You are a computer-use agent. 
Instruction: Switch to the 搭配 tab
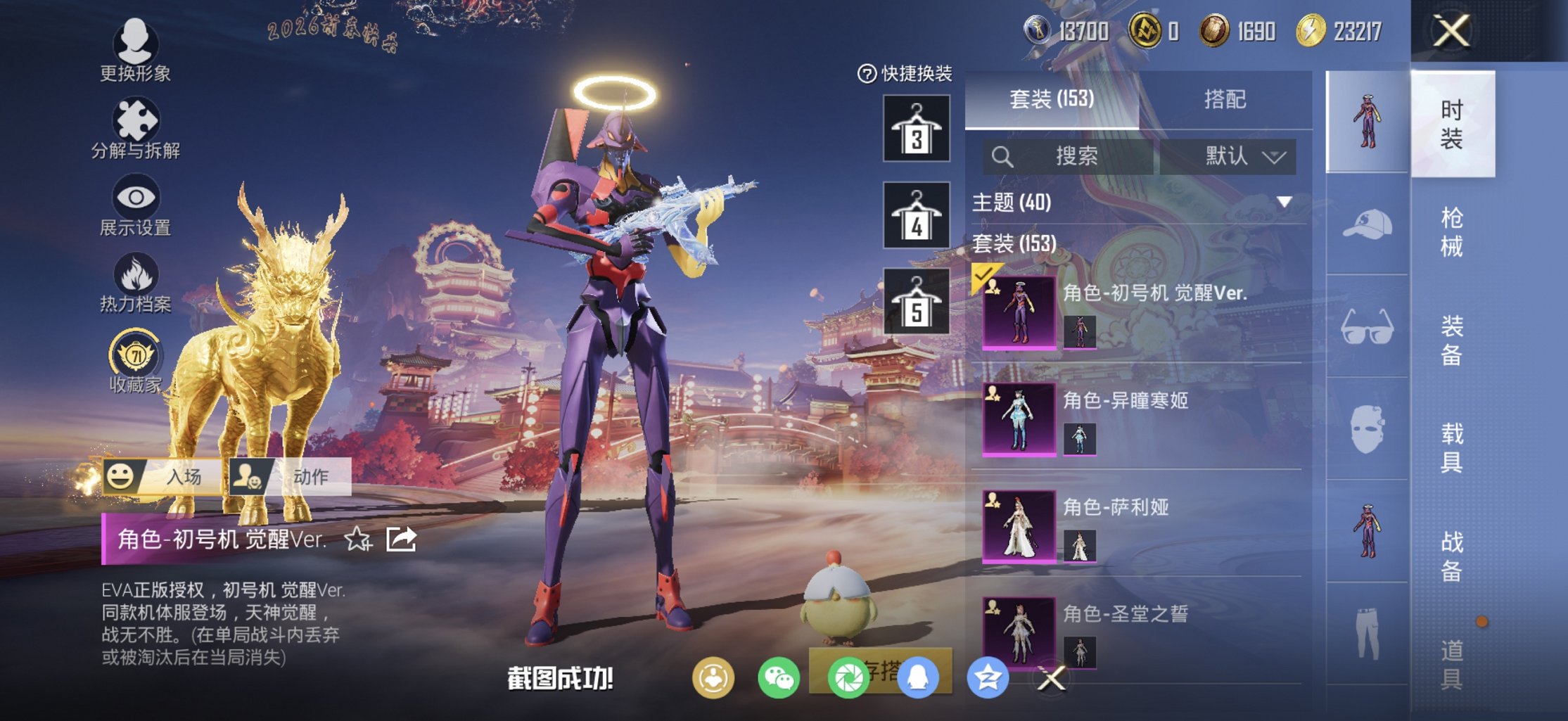pos(1225,99)
